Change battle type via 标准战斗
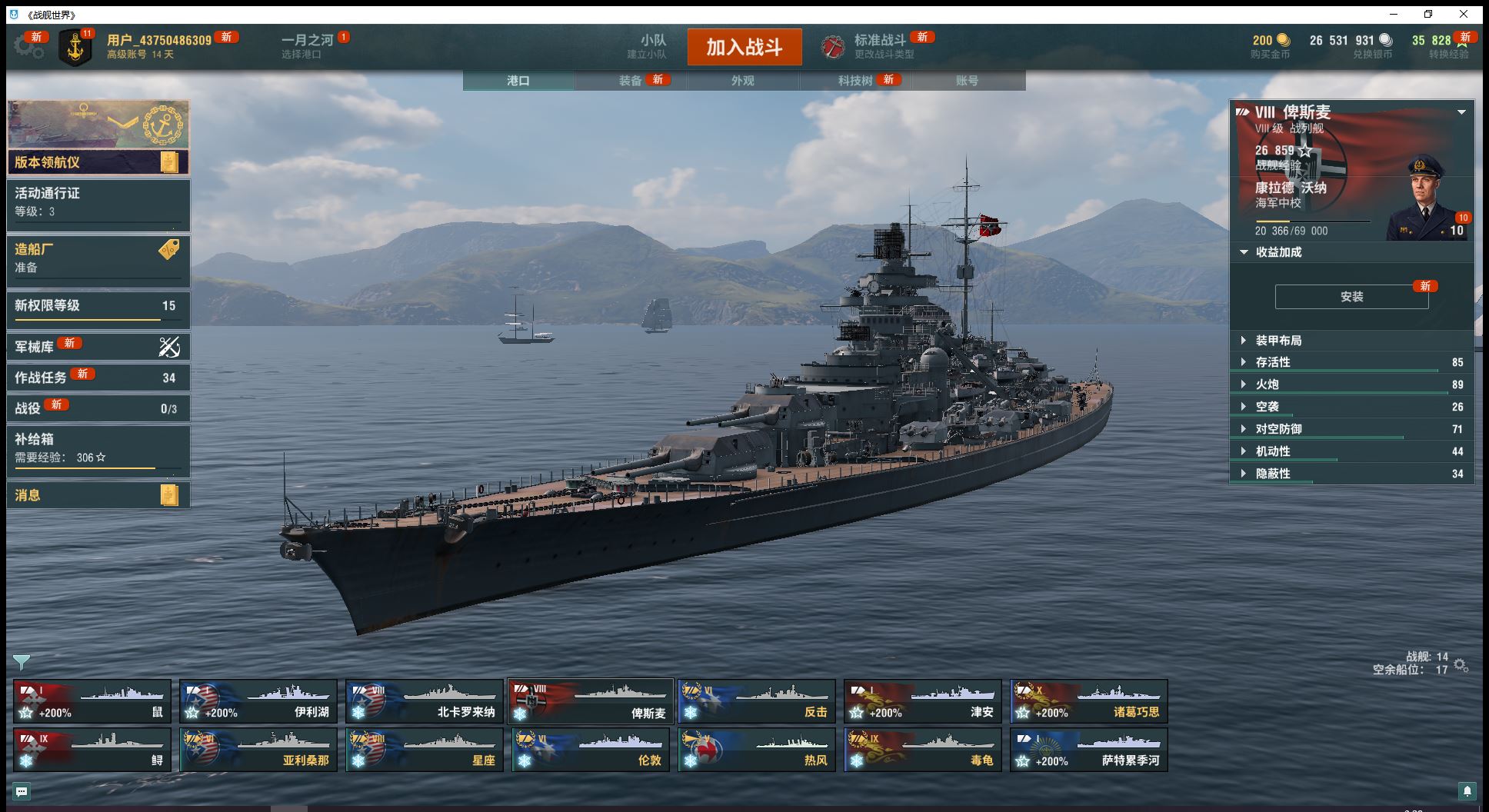Viewport: 1489px width, 812px height. pos(879,46)
